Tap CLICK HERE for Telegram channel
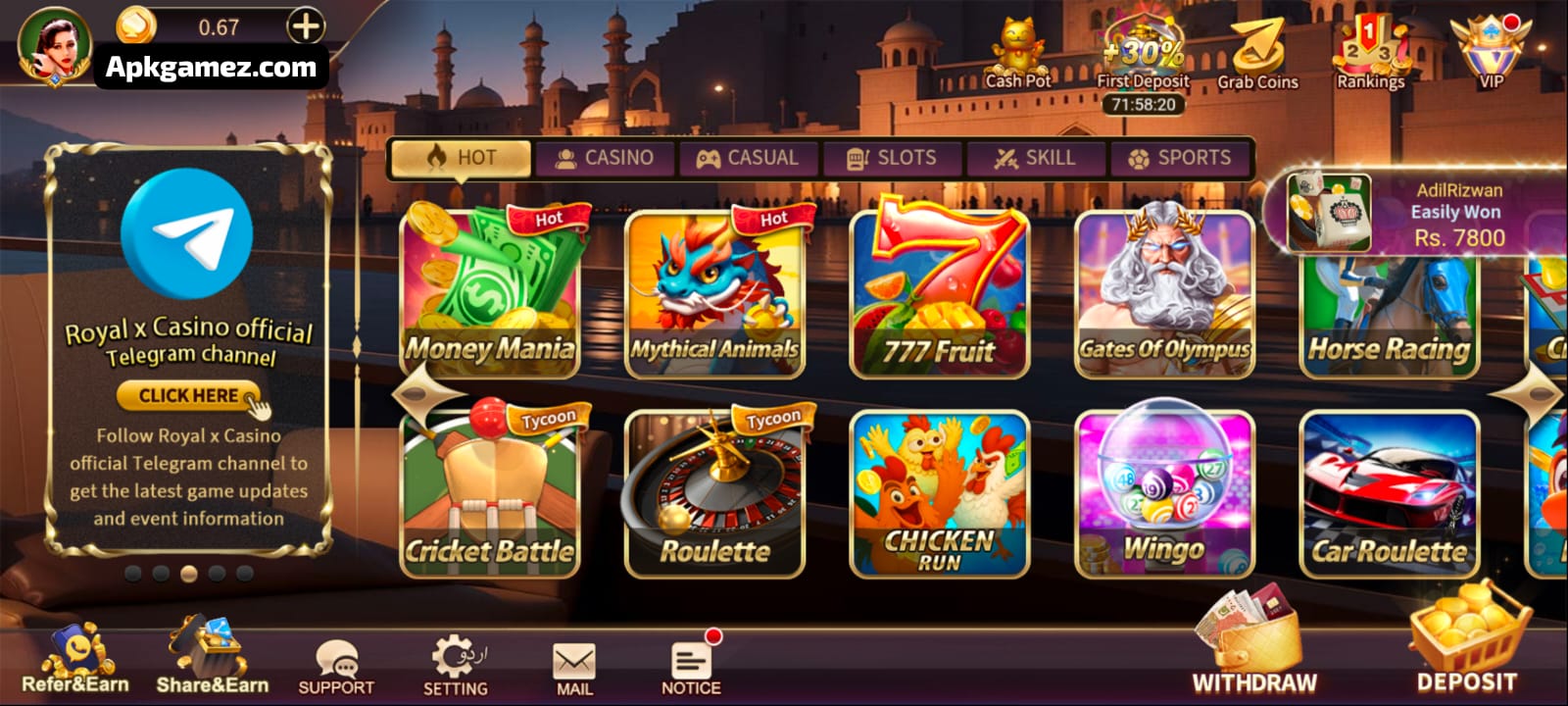This screenshot has width=1568, height=706. pos(188,395)
